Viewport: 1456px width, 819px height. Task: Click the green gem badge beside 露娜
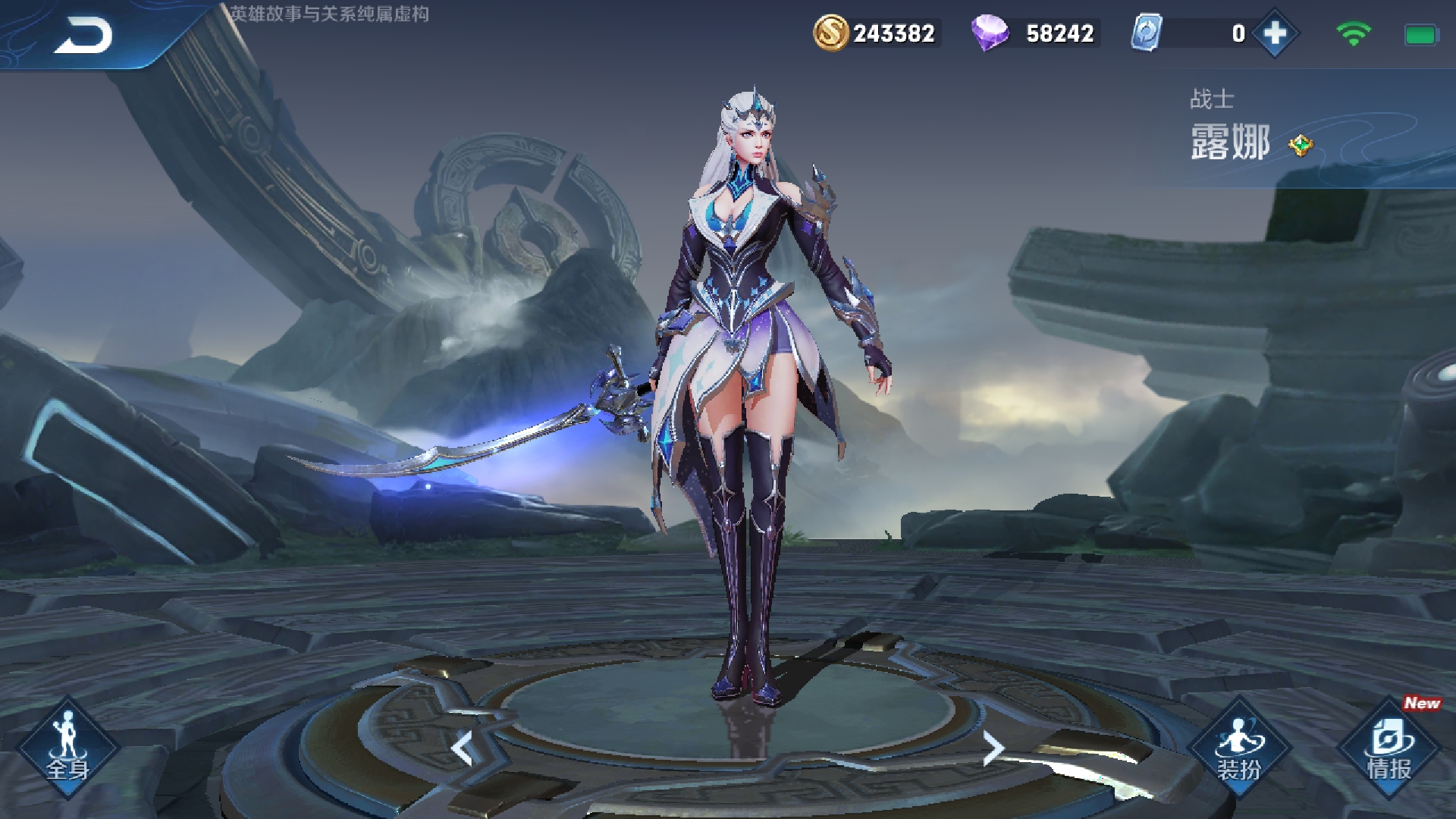(1301, 144)
